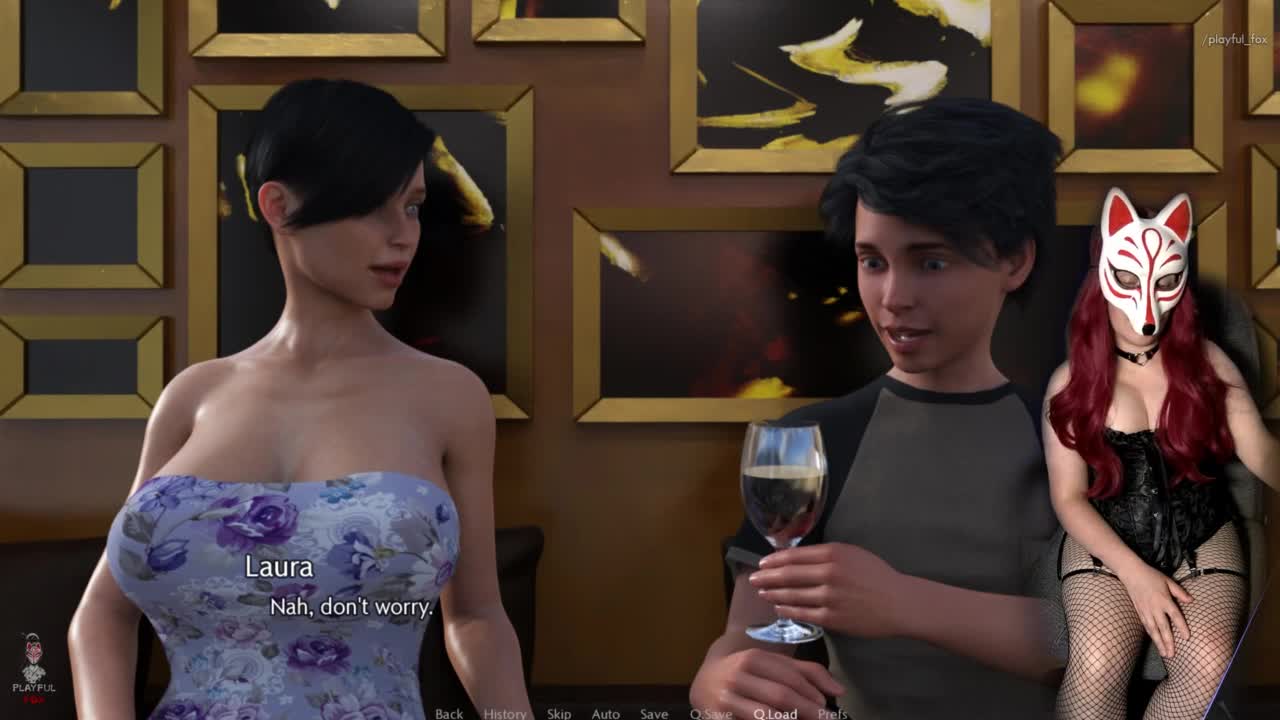Screen dimensions: 1280x720
Task: Open Prefs settings menu
Action: pos(833,713)
